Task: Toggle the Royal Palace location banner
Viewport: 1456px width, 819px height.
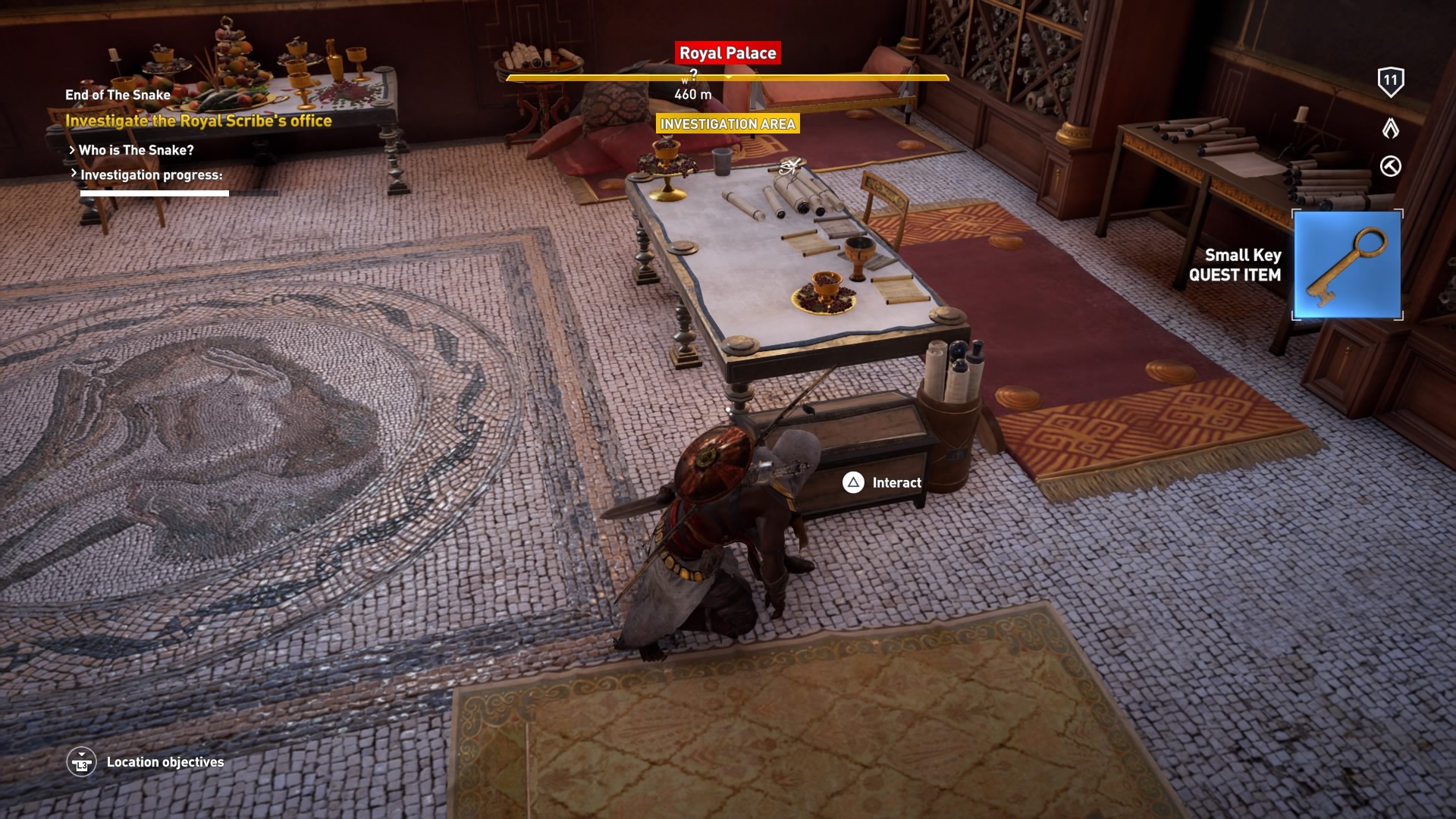Action: coord(727,53)
